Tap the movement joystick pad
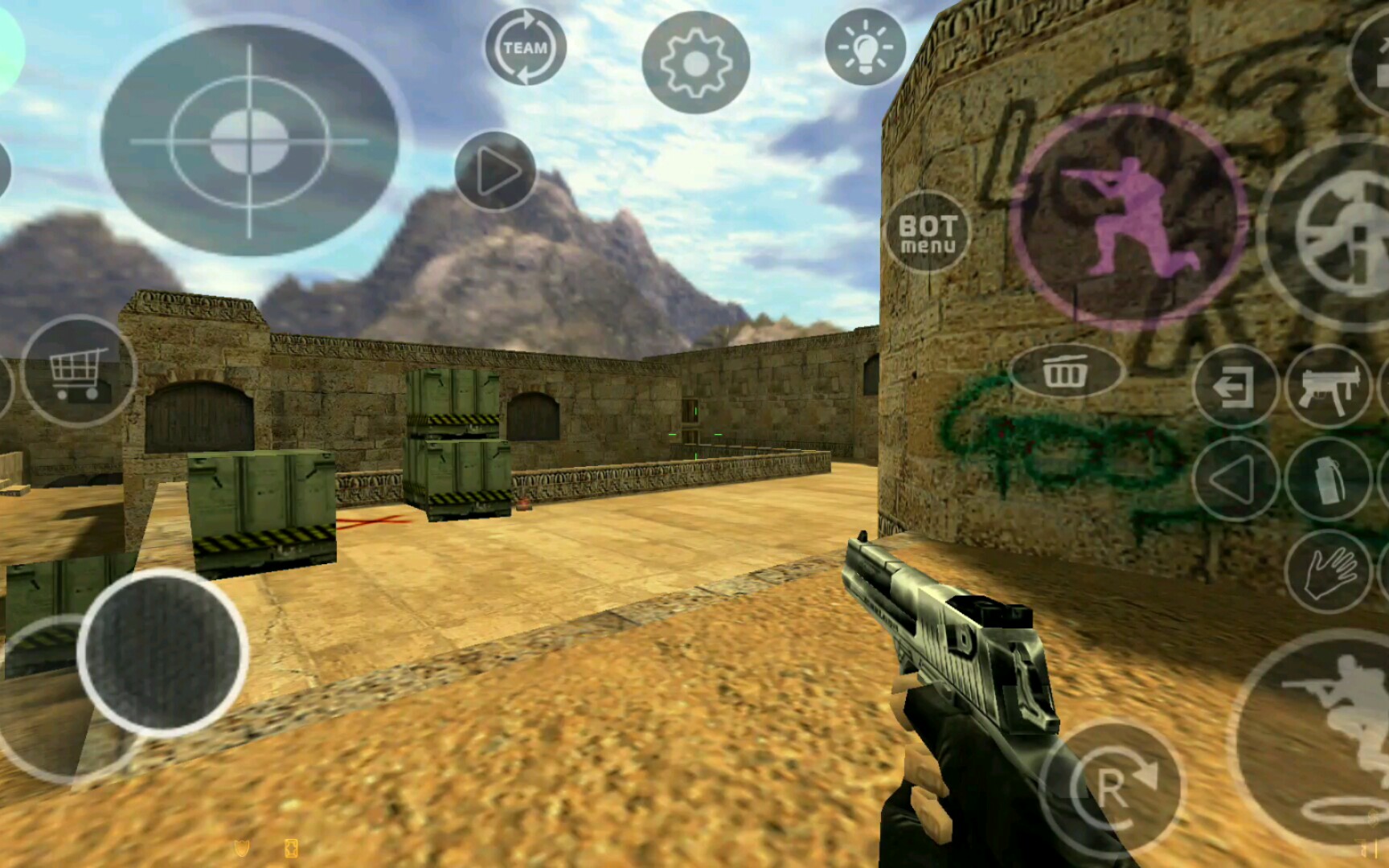 coord(162,651)
